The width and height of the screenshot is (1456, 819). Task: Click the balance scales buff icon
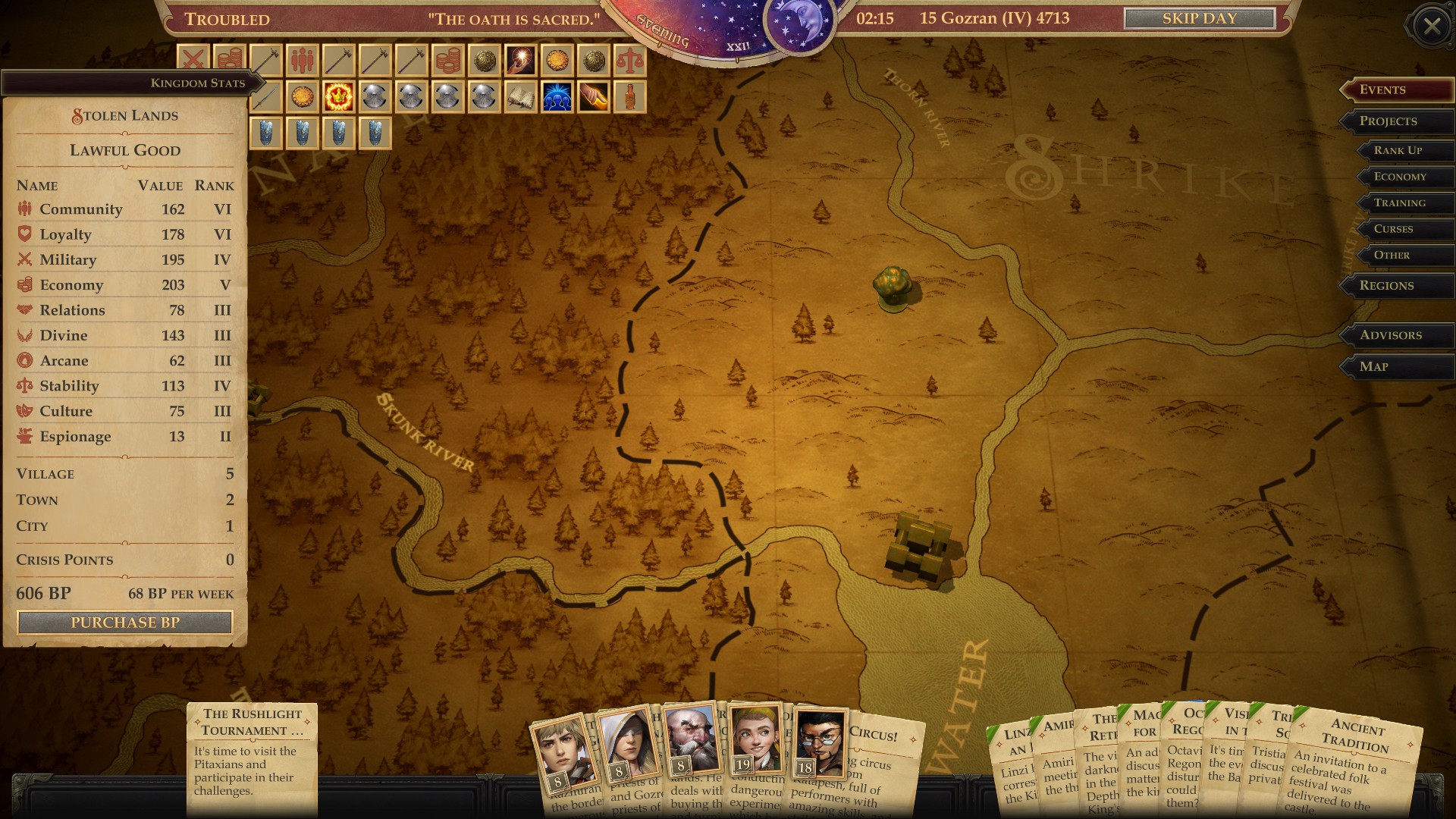(630, 60)
